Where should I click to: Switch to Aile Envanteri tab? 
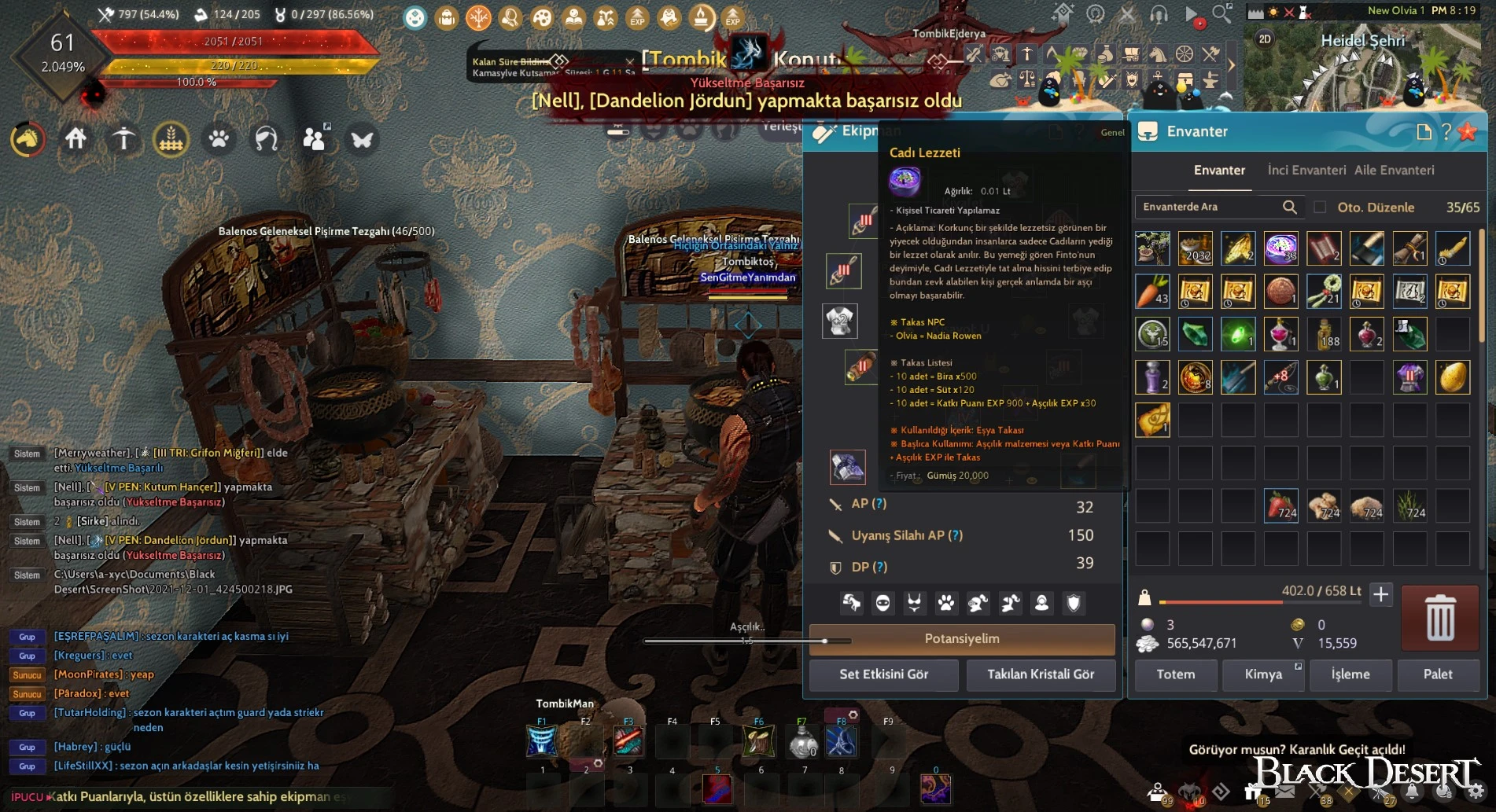(x=1394, y=170)
